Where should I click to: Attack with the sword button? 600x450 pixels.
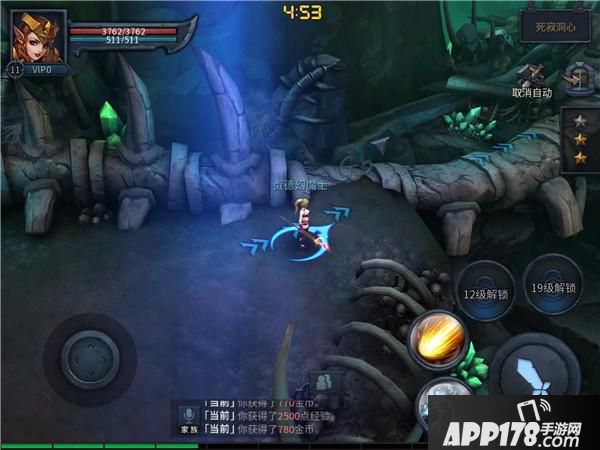pyautogui.click(x=534, y=372)
